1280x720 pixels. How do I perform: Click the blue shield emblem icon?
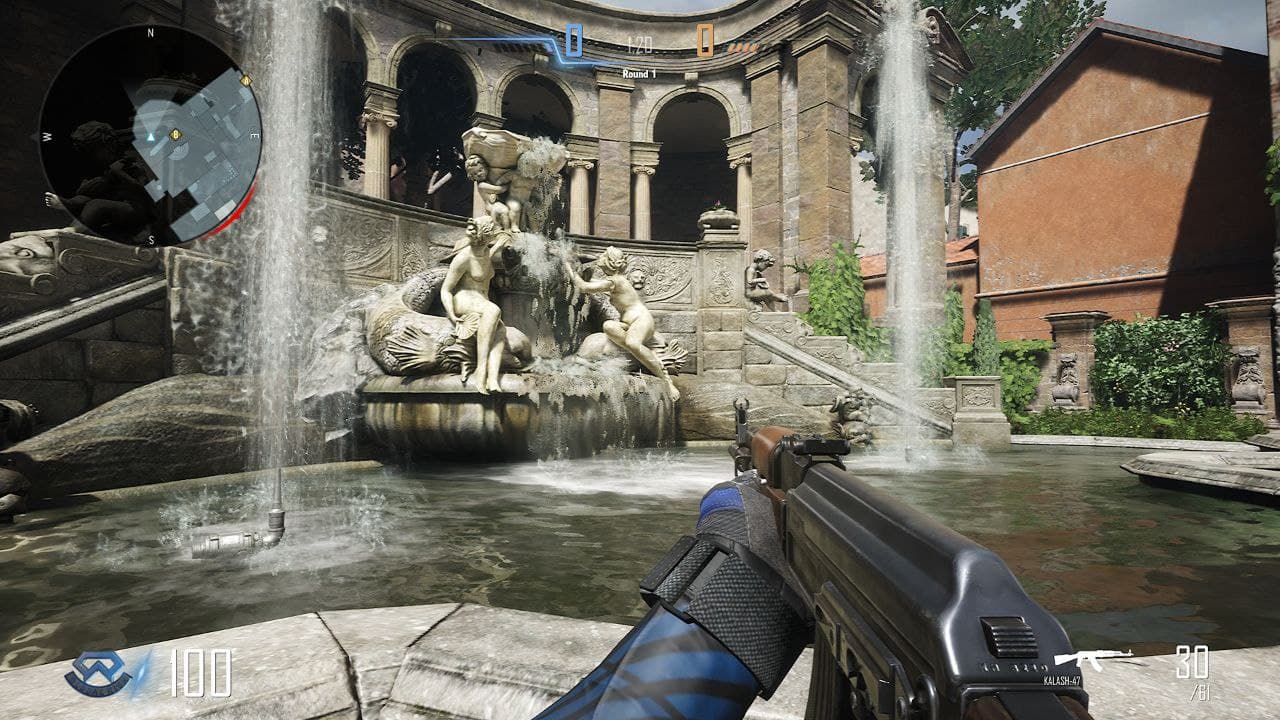coord(98,674)
